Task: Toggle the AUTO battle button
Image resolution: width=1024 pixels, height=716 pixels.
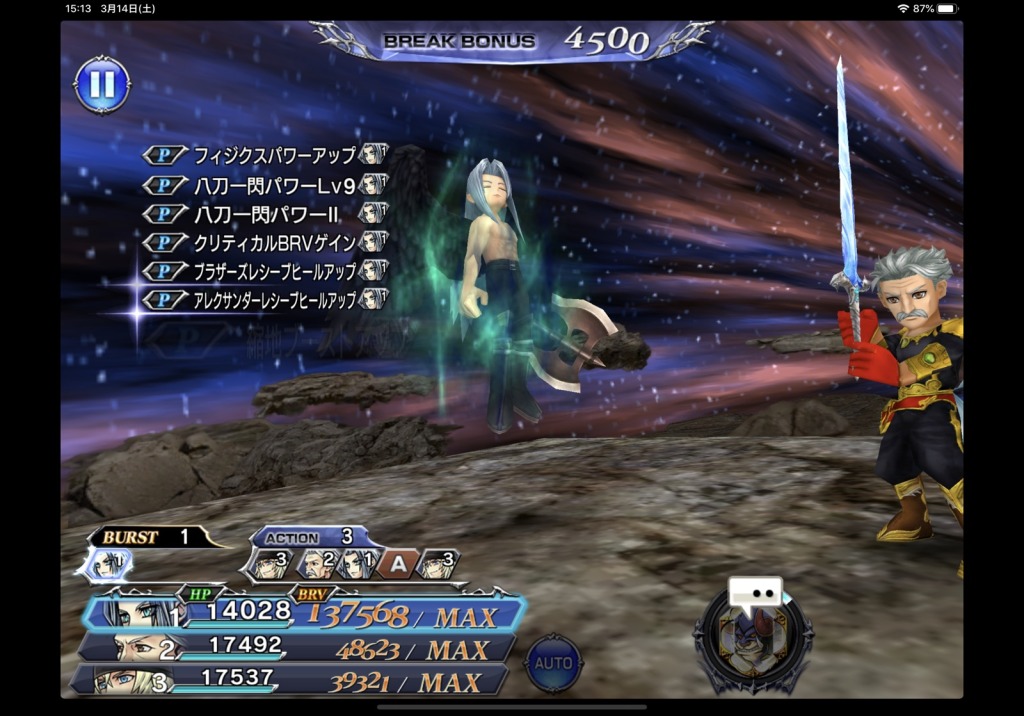Action: 553,663
